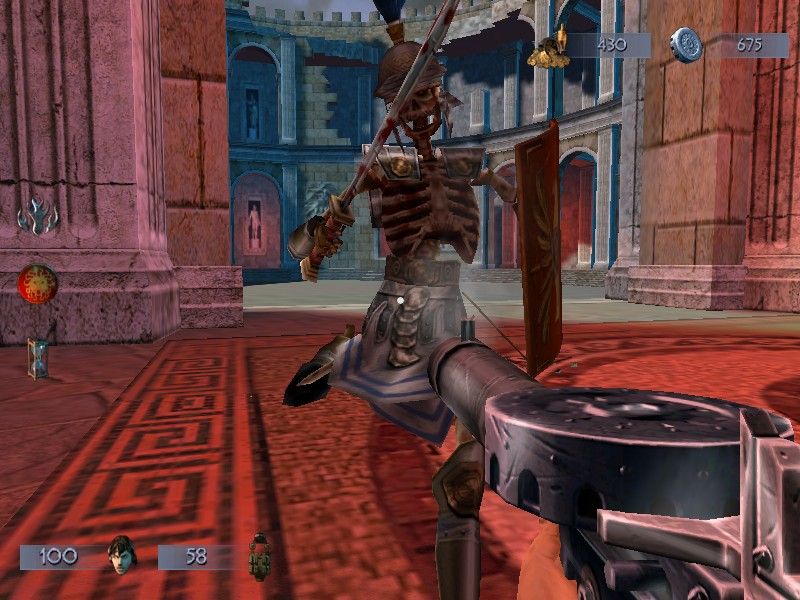Click the player face portrait
The image size is (800, 600).
[120, 555]
